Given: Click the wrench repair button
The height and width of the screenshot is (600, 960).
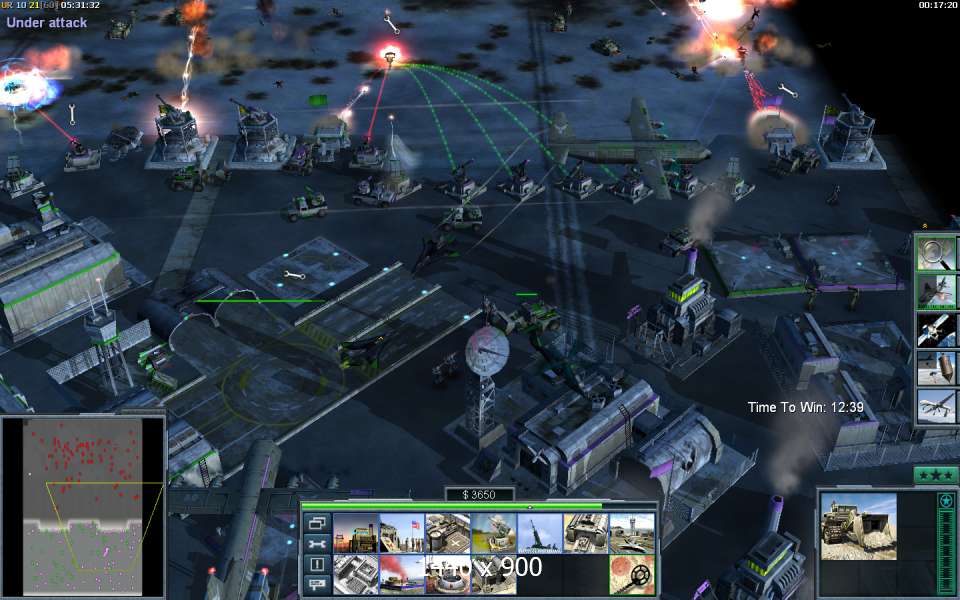Looking at the screenshot, I should click(317, 544).
